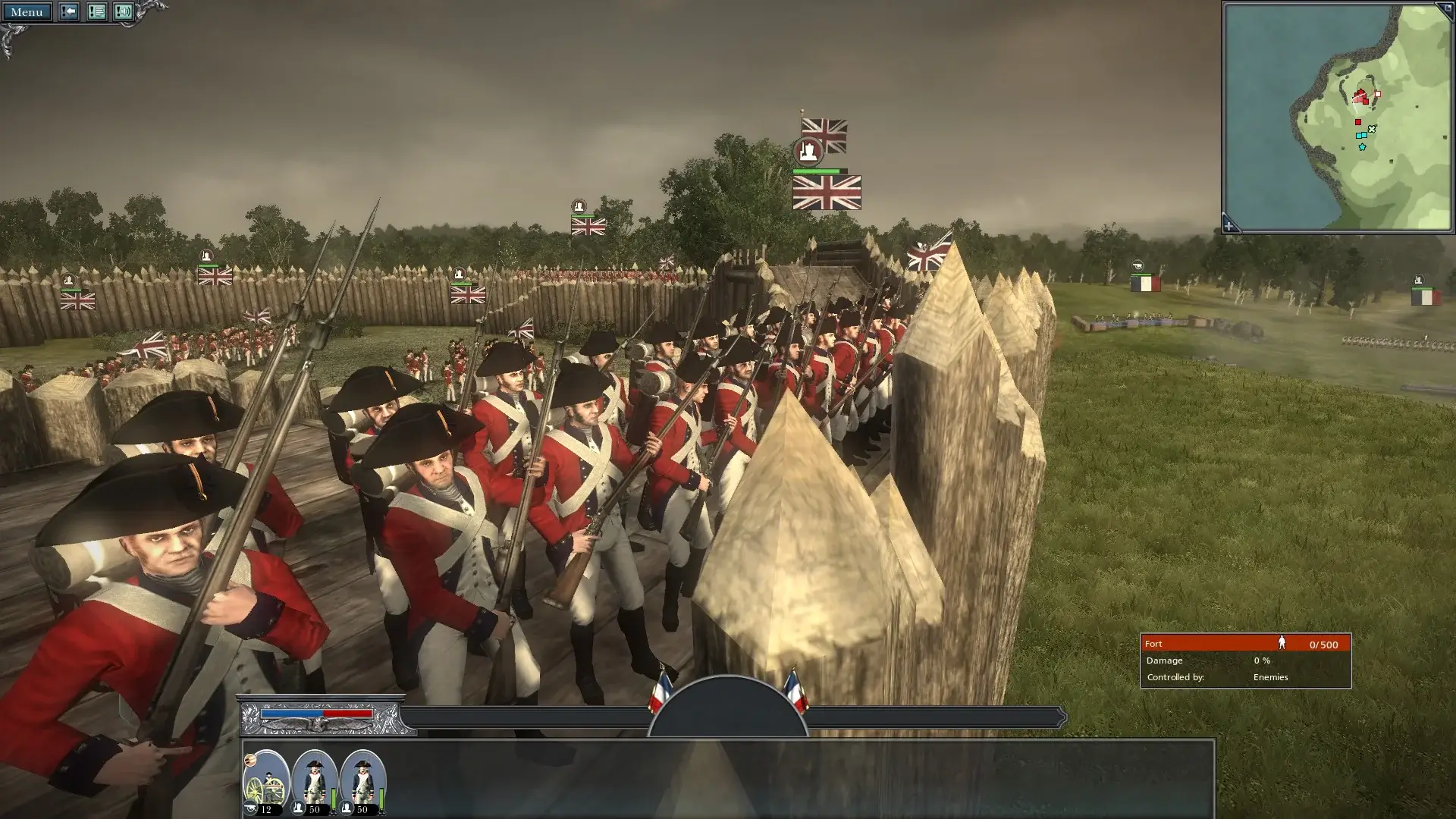Screen dimensions: 1456x819
Task: Click the minimap zoom plus control
Action: pos(1228,224)
